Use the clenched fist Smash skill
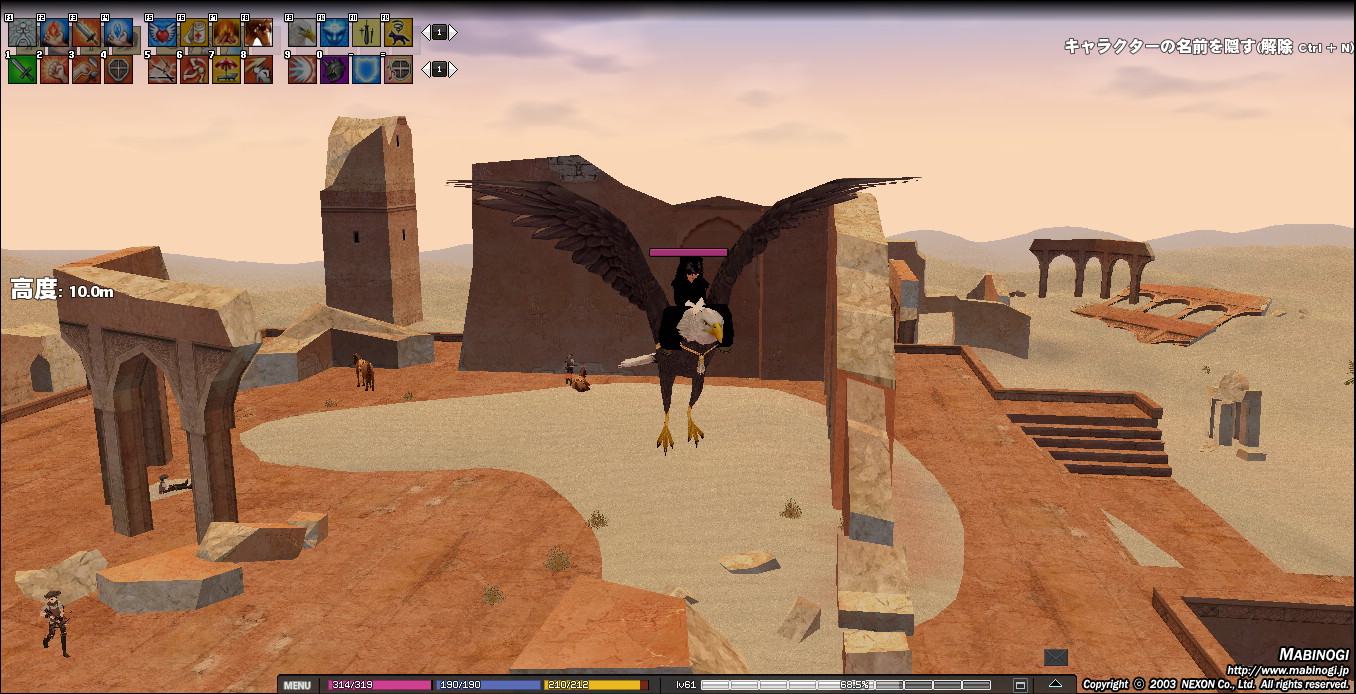This screenshot has height=694, width=1356. click(54, 69)
